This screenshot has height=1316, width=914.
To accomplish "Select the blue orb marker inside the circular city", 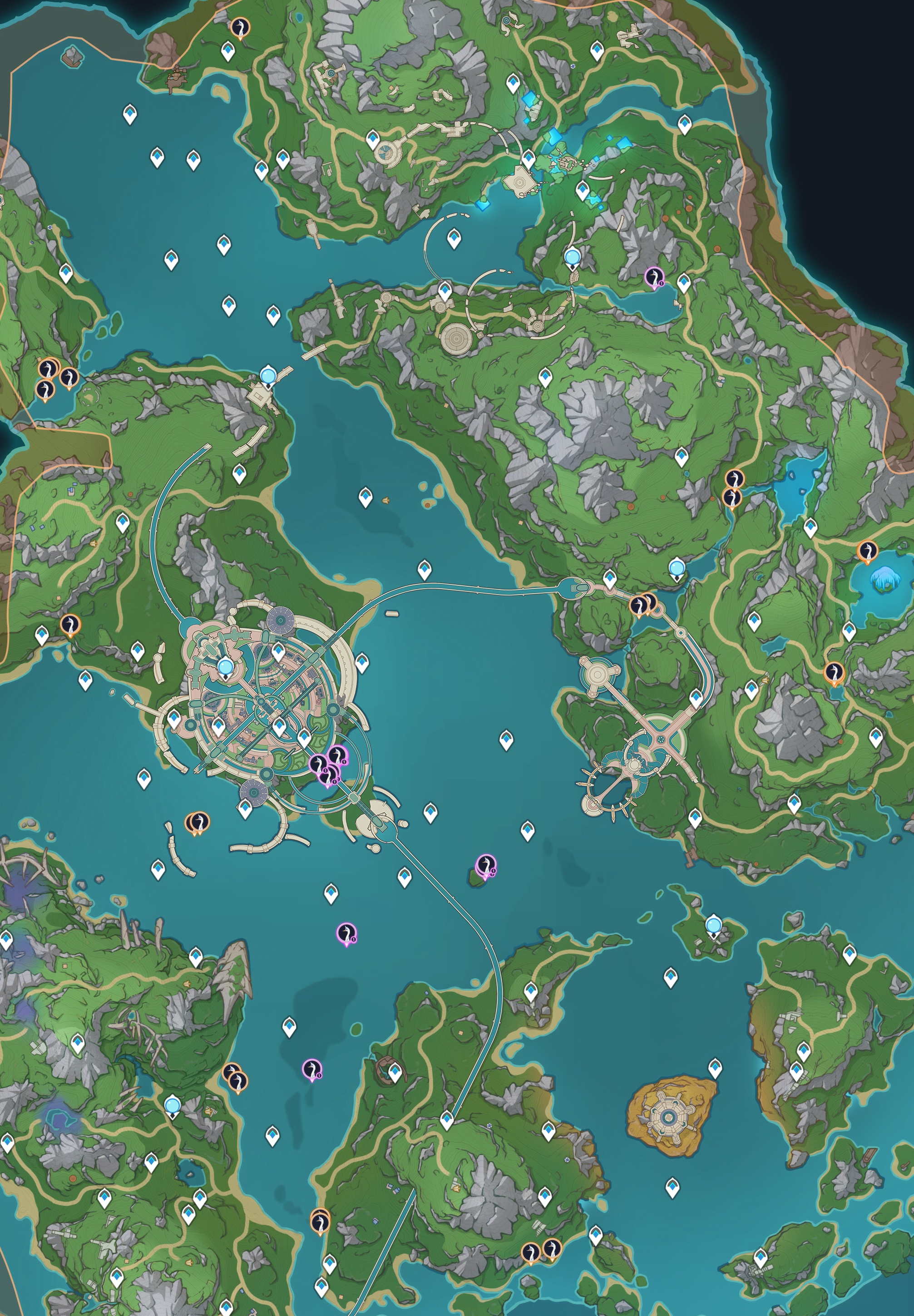I will point(226,666).
